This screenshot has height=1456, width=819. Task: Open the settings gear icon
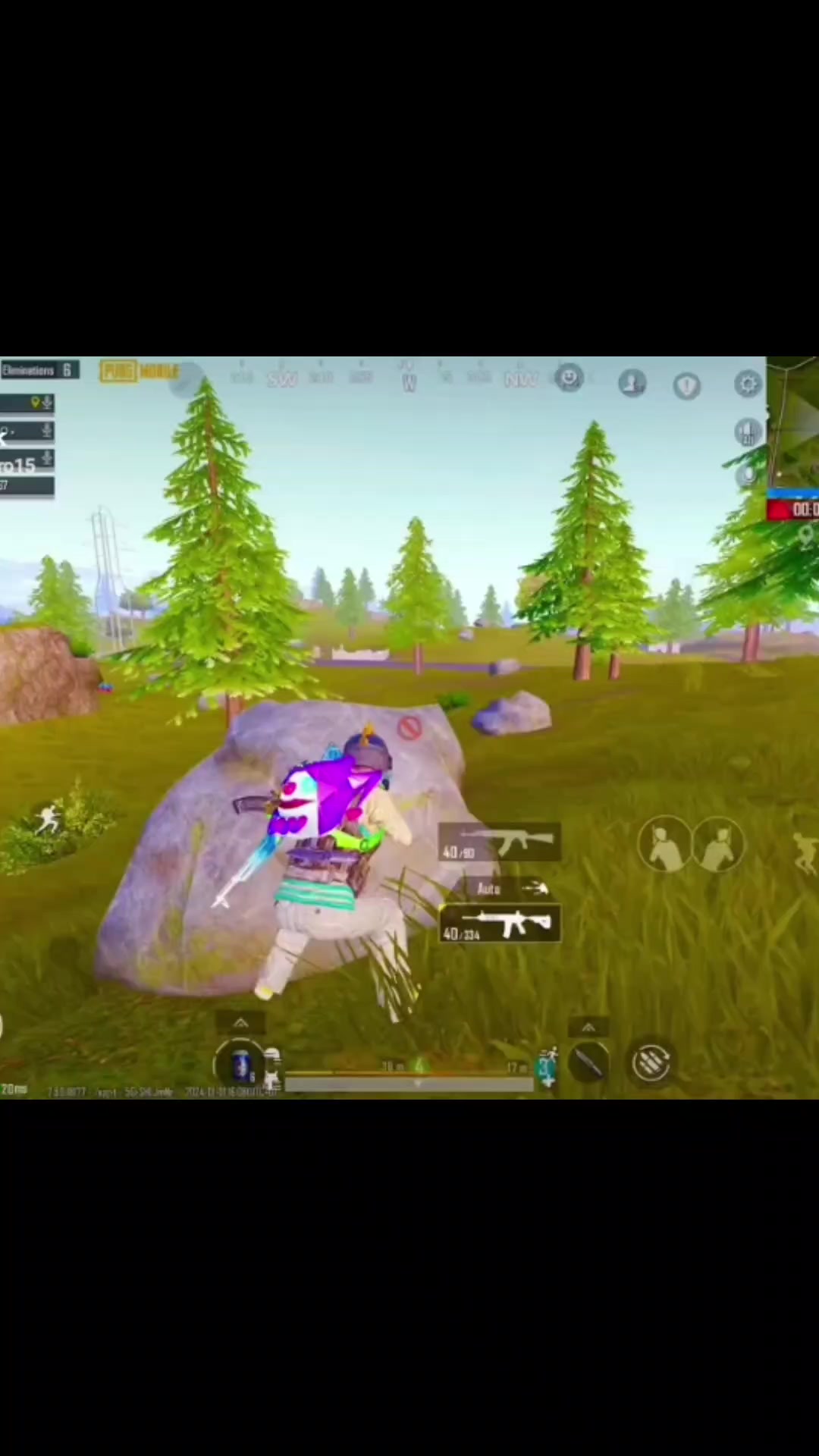click(748, 384)
